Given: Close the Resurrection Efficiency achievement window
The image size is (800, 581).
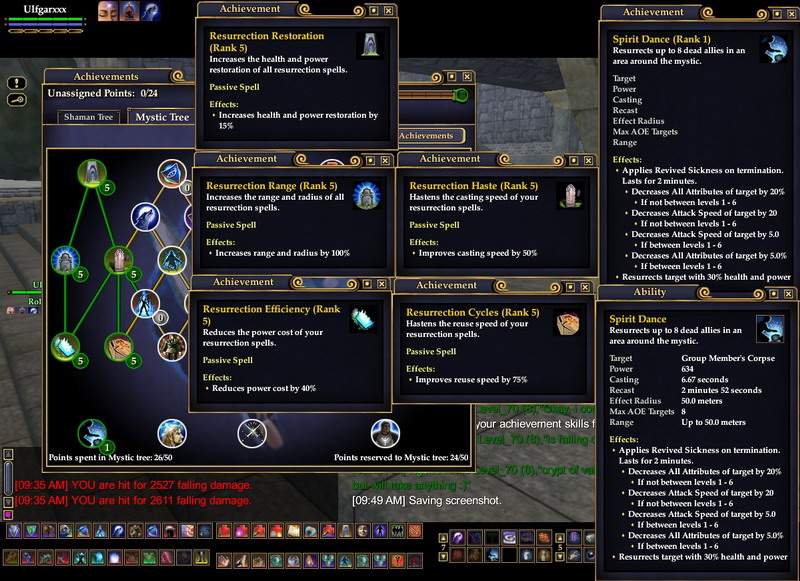Looking at the screenshot, I should (383, 283).
